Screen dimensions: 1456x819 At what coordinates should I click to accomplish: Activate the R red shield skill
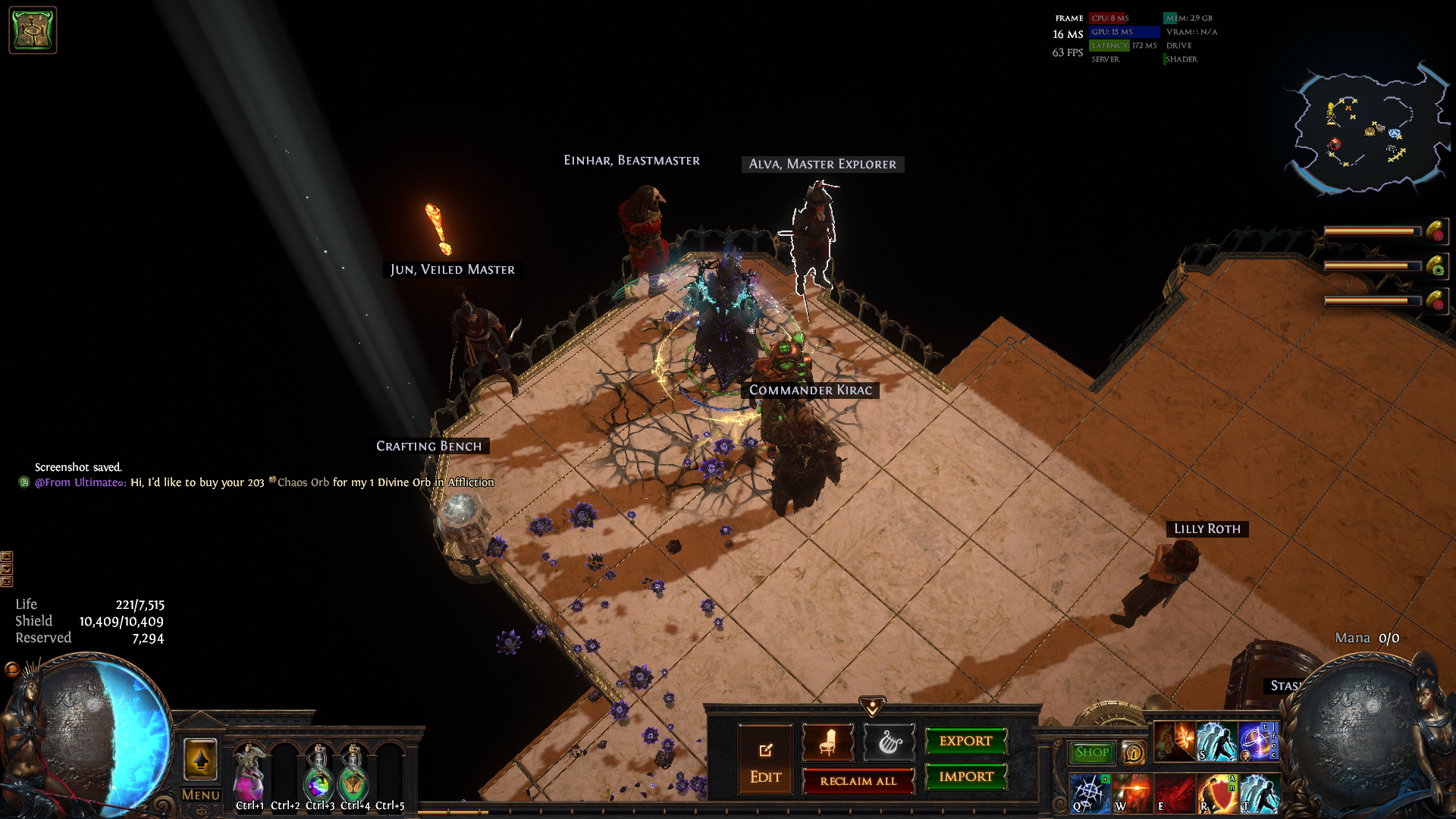pyautogui.click(x=1216, y=793)
